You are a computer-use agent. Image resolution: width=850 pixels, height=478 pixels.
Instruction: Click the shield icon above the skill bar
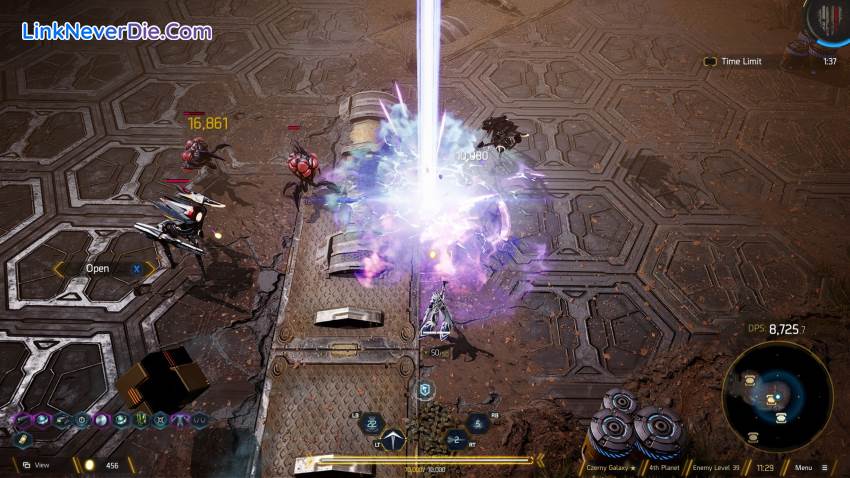tap(424, 390)
